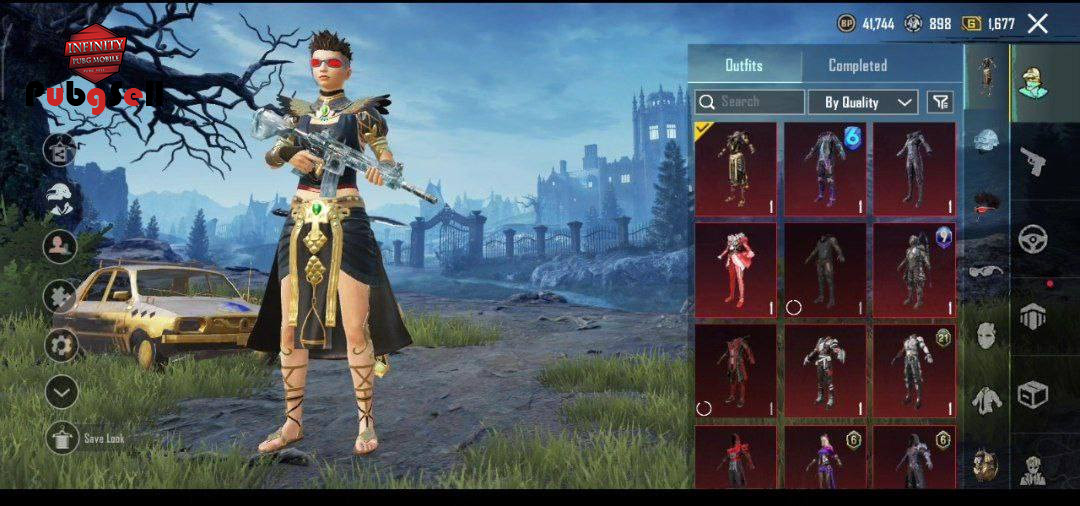The height and width of the screenshot is (506, 1080).
Task: Choose the red and white dress outfit
Action: (736, 270)
